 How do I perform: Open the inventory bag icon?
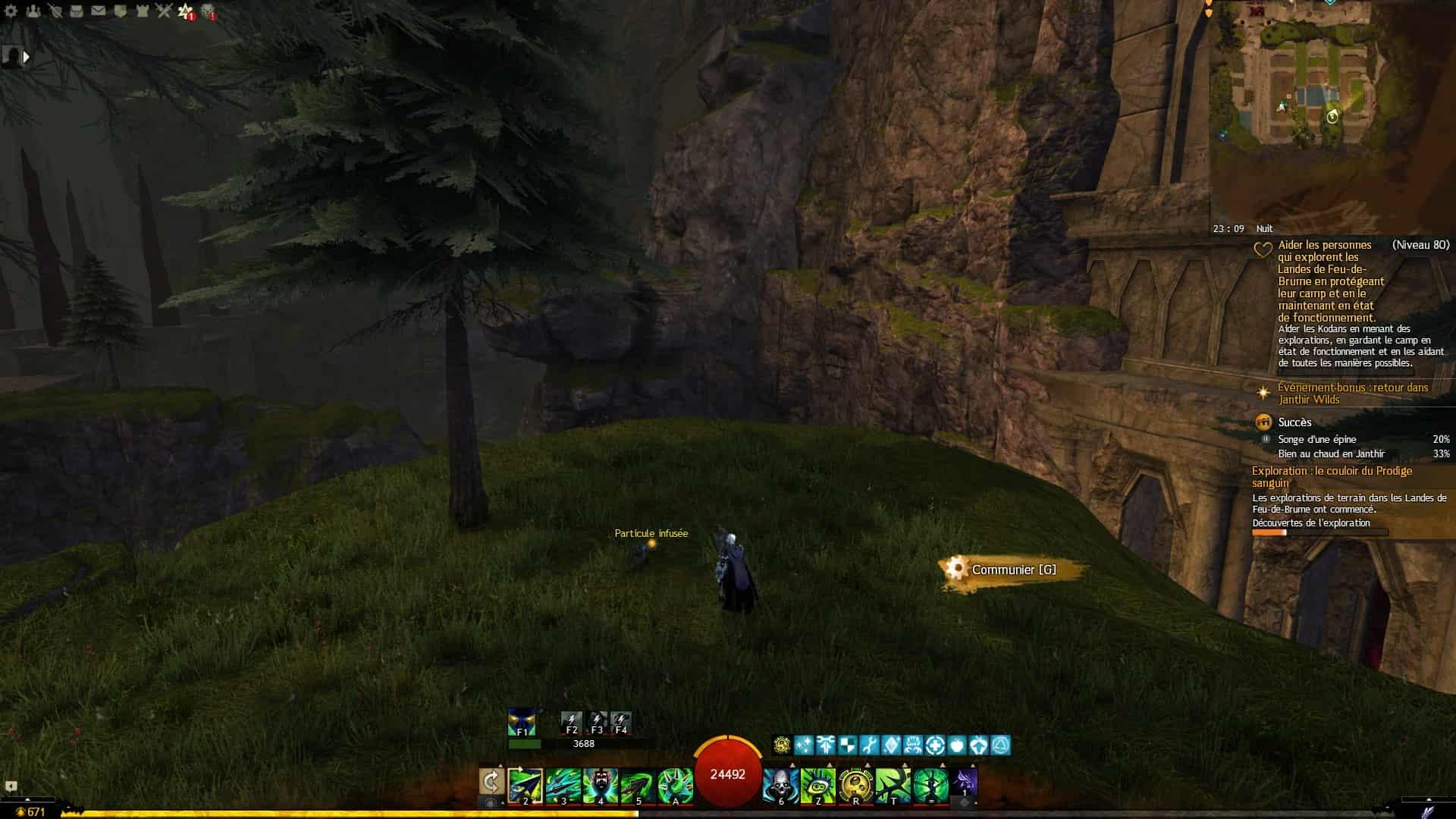coord(77,11)
